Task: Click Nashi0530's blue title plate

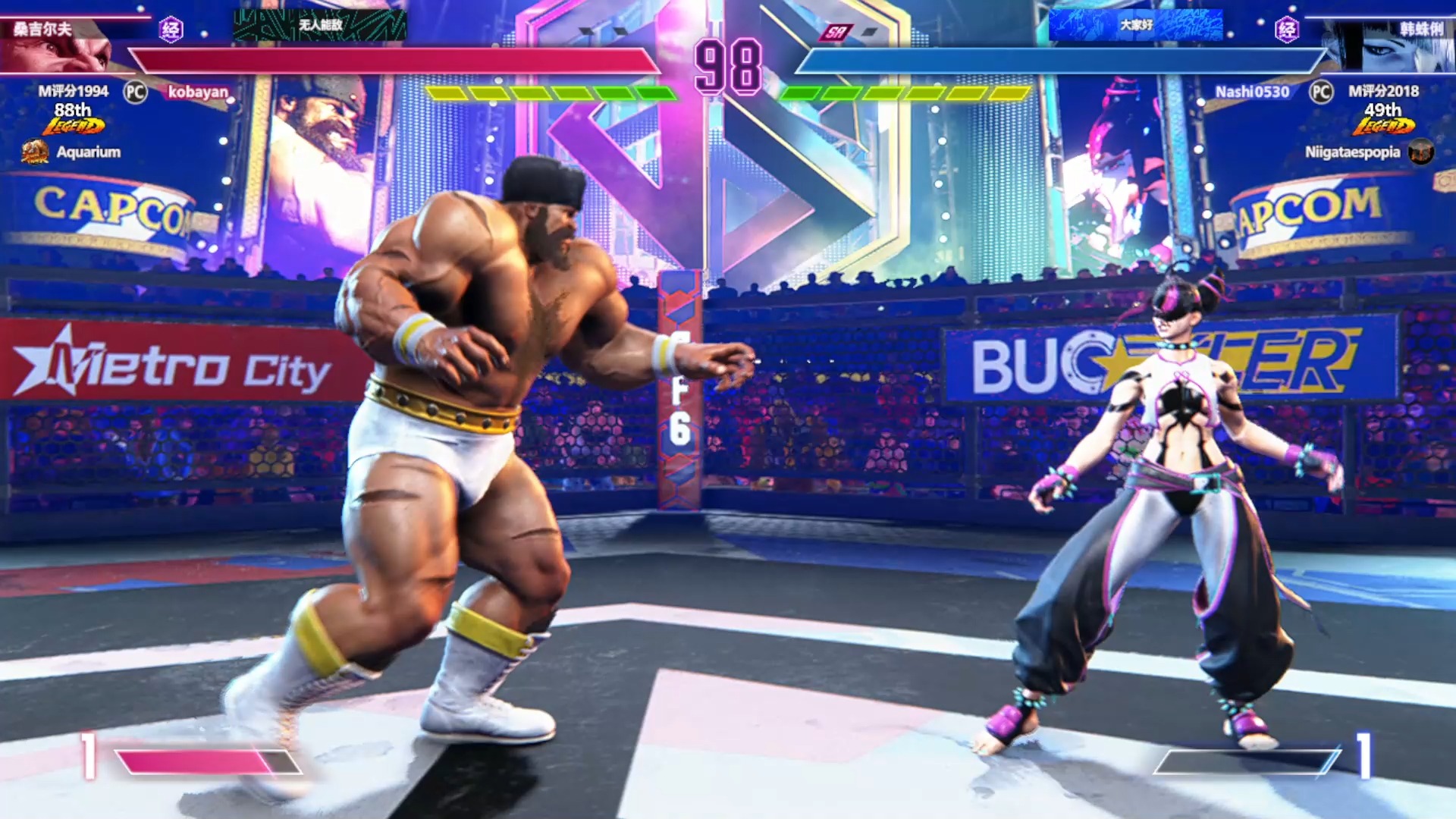Action: 1135,25
